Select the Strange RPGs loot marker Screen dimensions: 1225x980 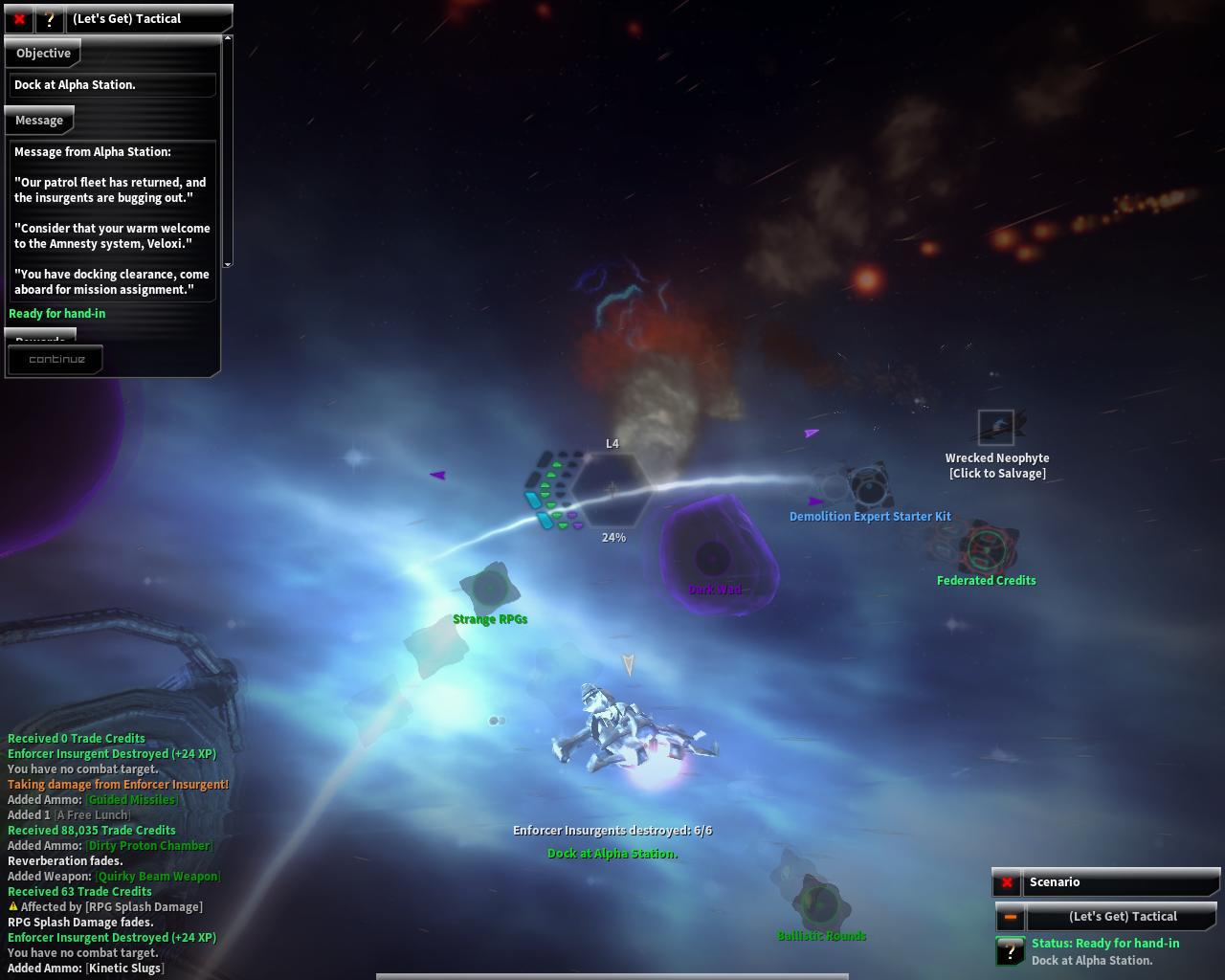coord(490,588)
